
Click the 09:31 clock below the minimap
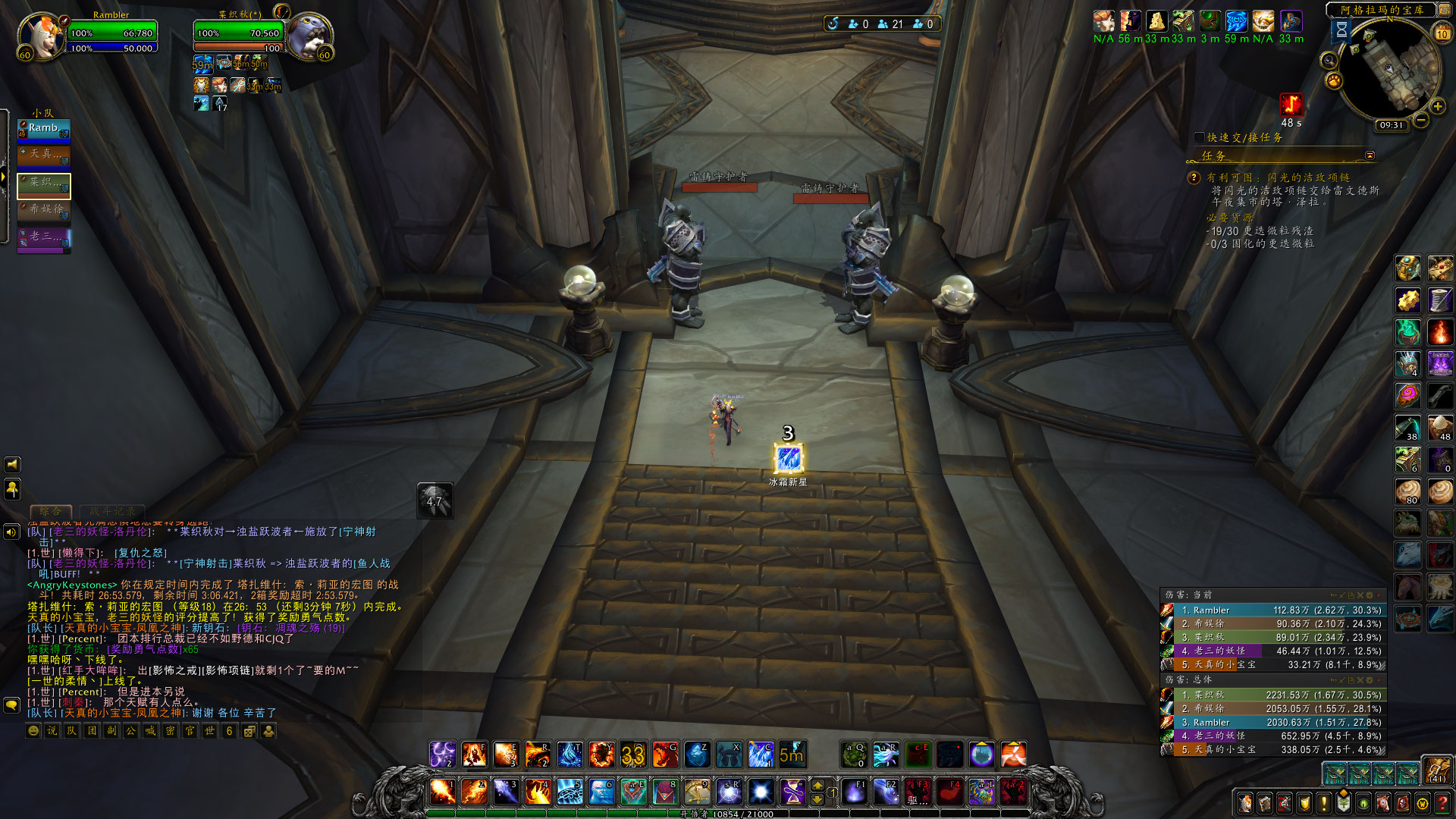tap(1392, 126)
